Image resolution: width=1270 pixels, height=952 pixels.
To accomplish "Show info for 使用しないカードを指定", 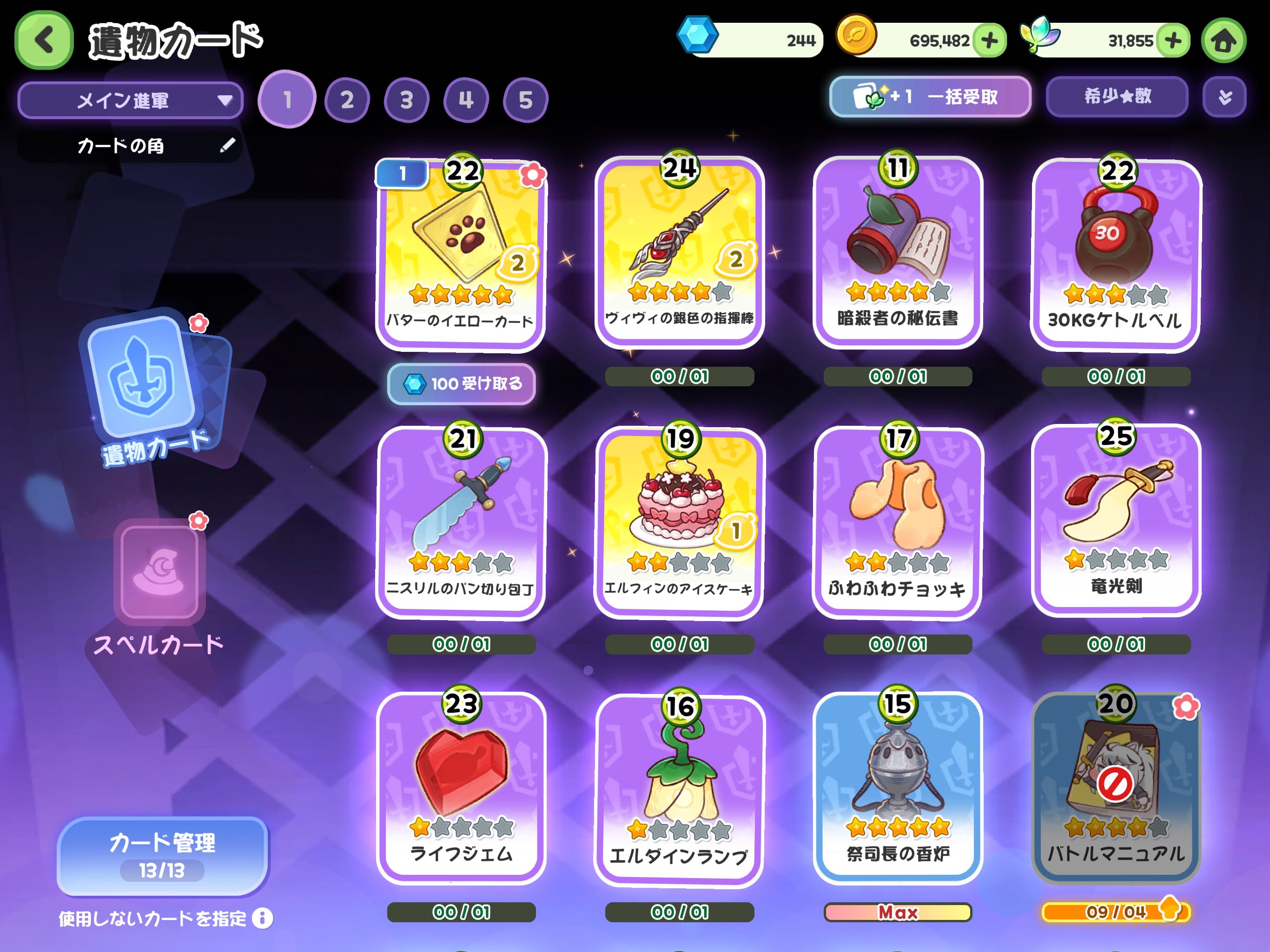I will pyautogui.click(x=262, y=918).
